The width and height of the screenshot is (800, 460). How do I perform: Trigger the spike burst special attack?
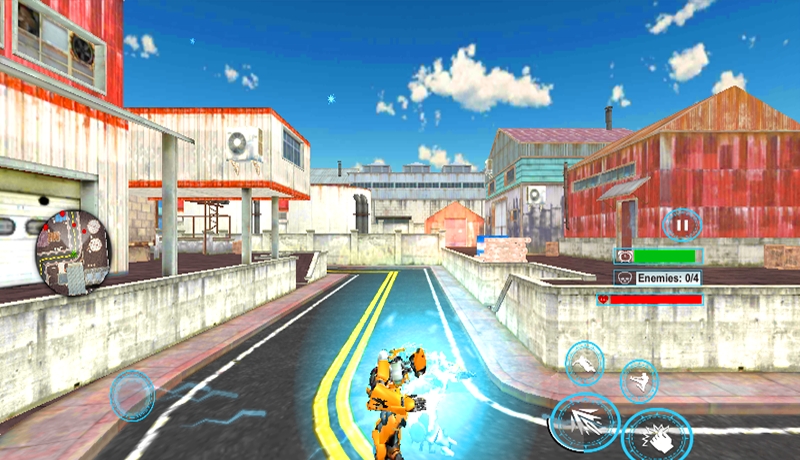(x=585, y=422)
